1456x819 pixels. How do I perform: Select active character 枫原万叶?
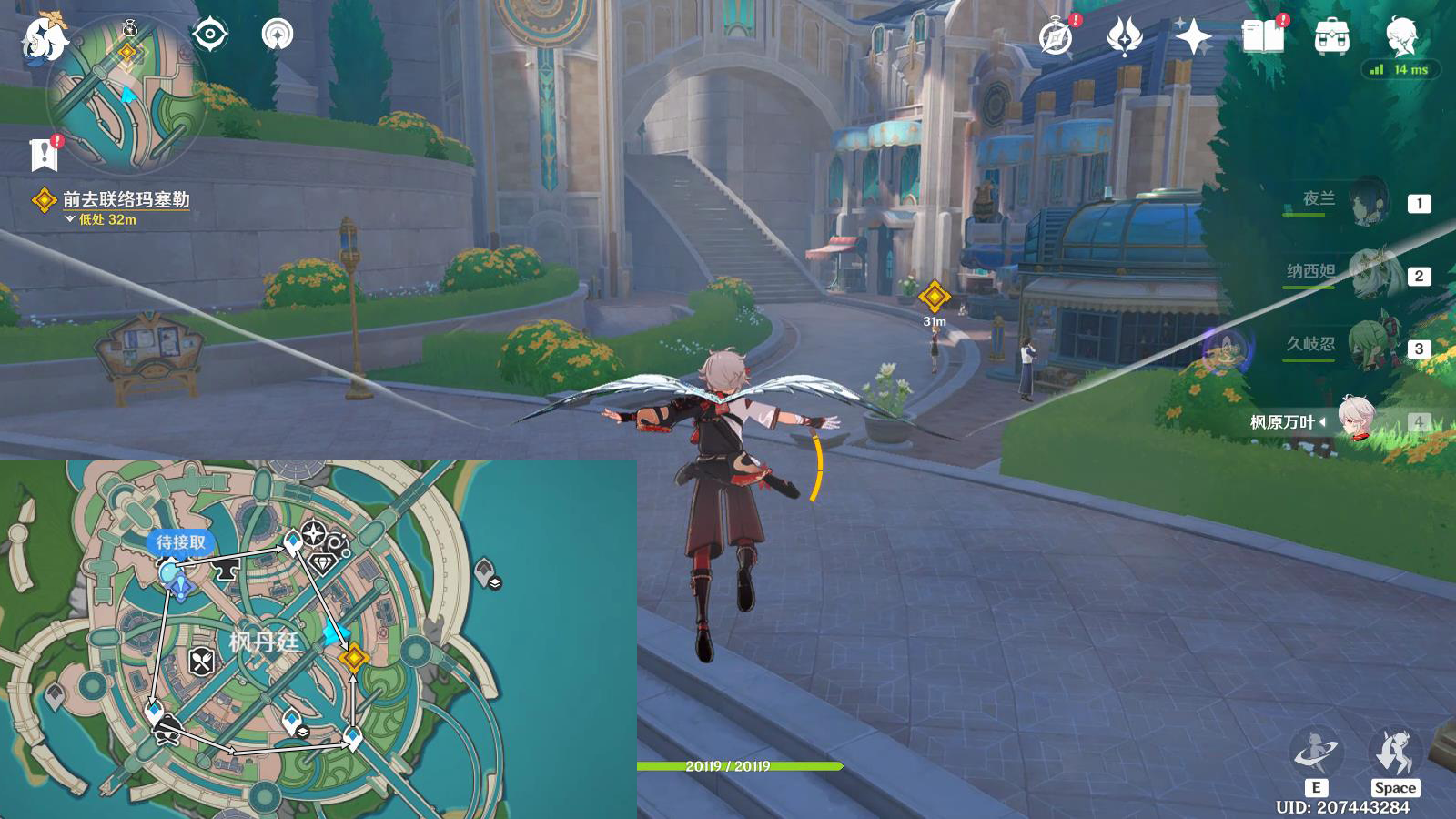pyautogui.click(x=1356, y=420)
